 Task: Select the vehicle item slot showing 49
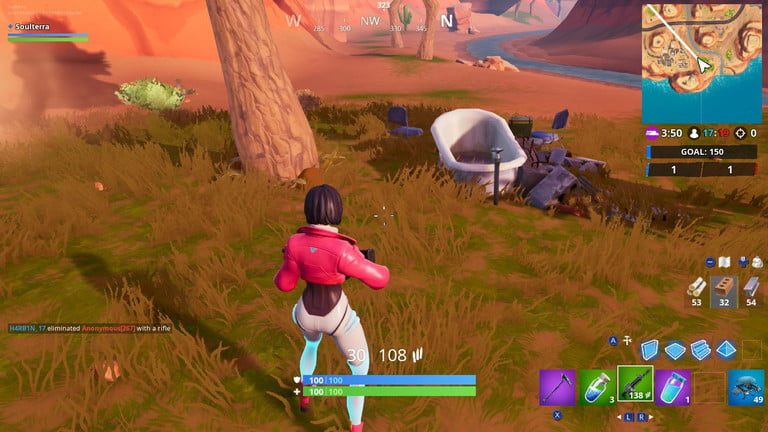pos(746,387)
